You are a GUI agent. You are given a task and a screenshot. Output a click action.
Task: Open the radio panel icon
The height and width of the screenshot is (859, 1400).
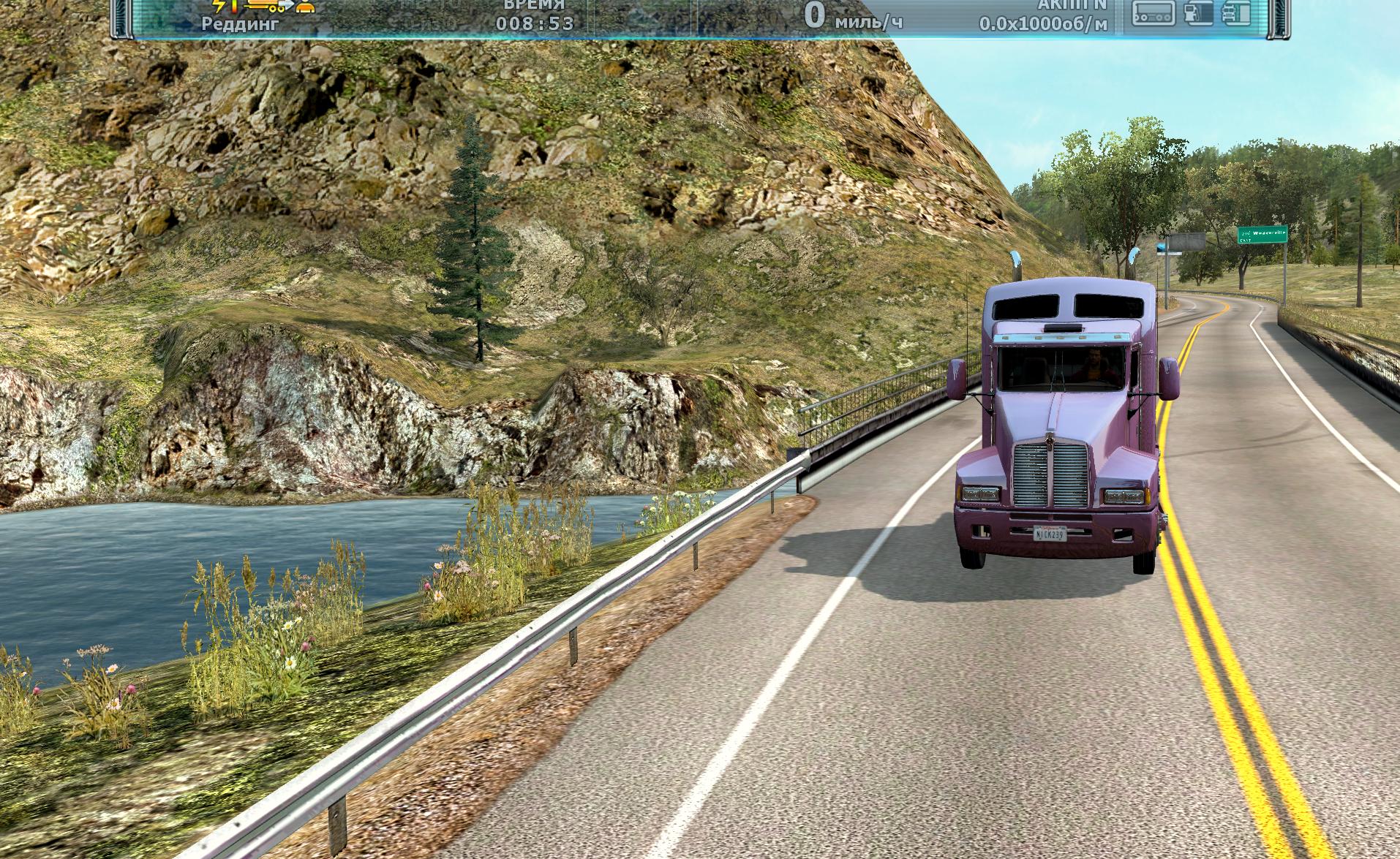click(x=1154, y=12)
